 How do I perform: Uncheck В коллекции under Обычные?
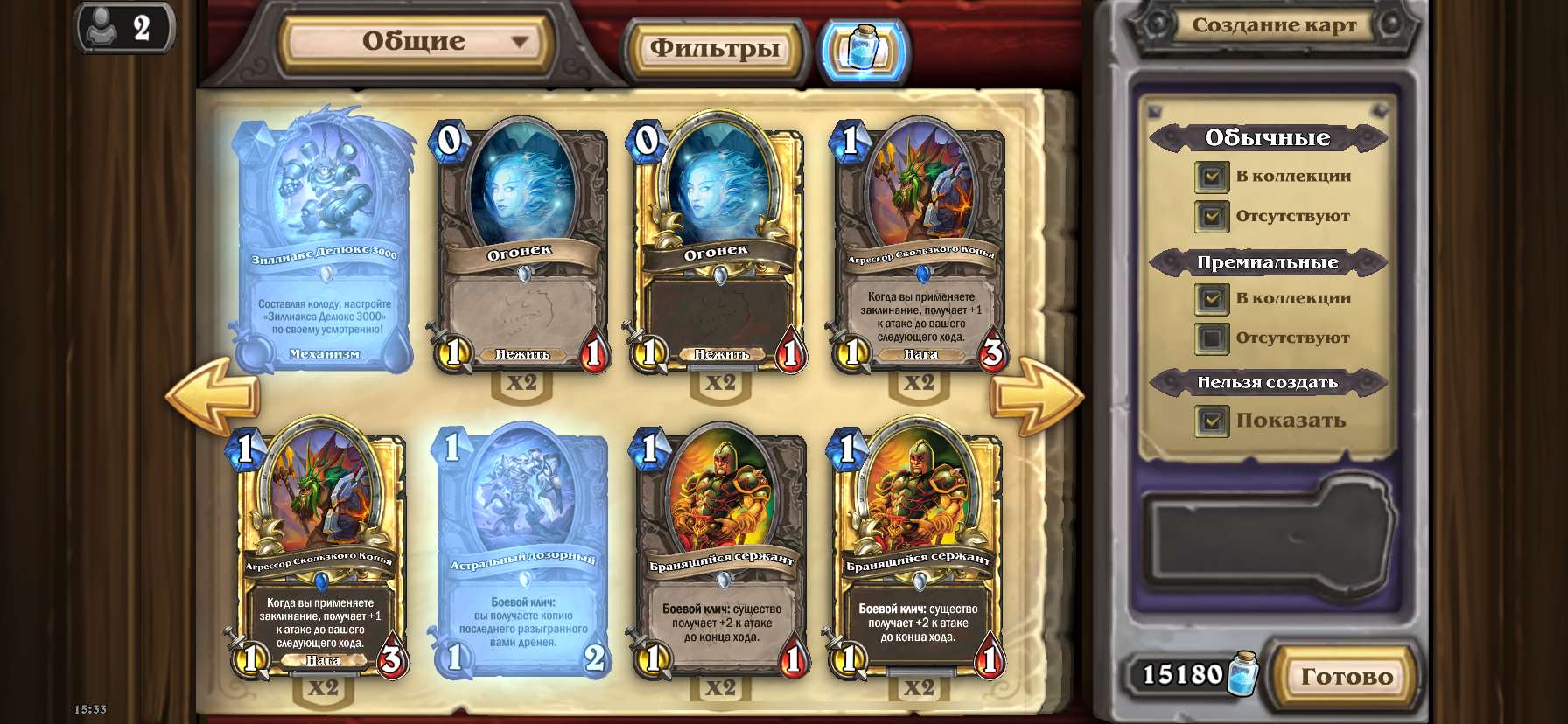[1213, 177]
